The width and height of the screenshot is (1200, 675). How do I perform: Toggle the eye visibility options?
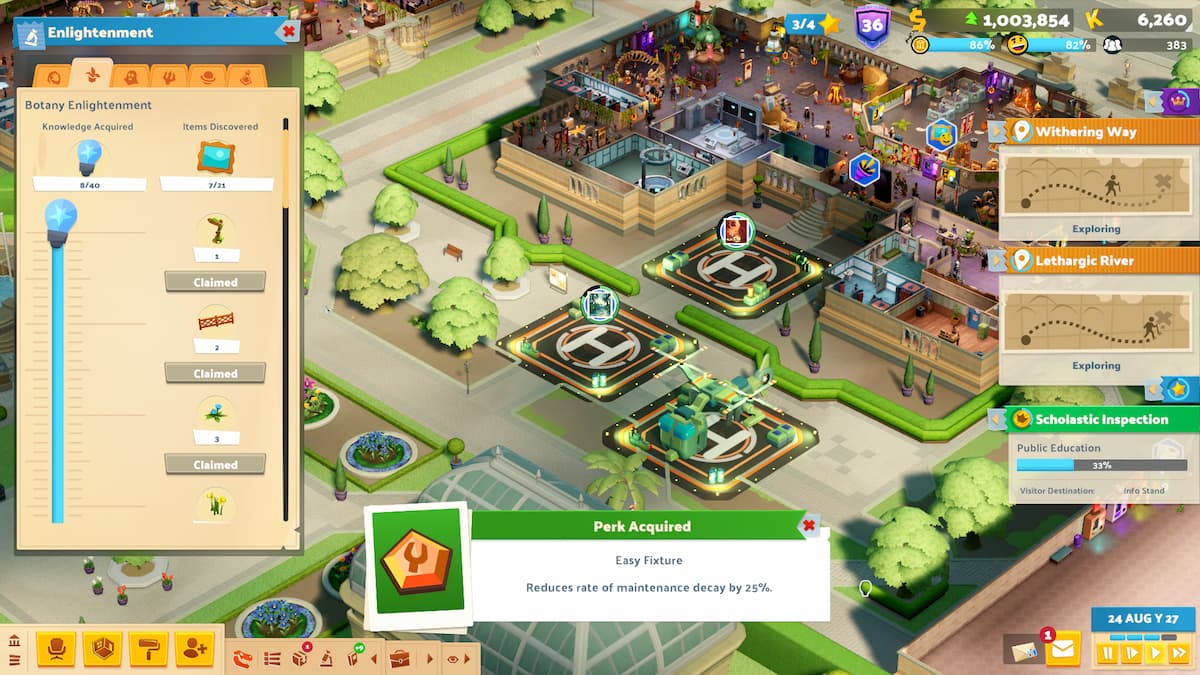453,659
